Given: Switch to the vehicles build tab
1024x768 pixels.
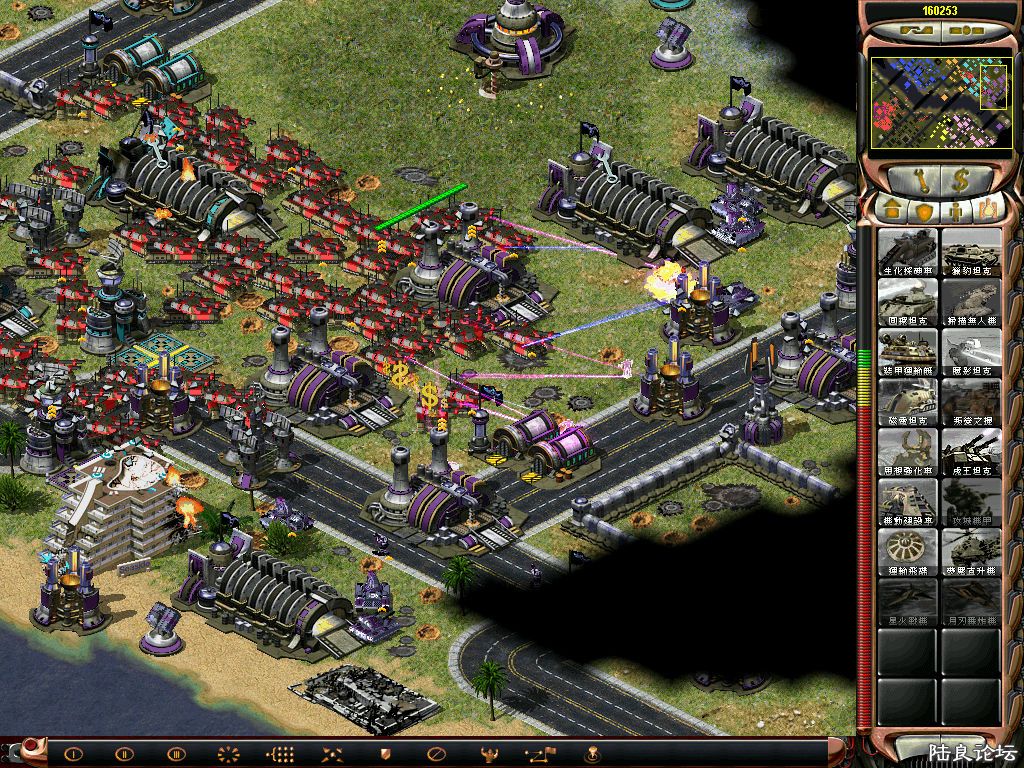Looking at the screenshot, I should pos(989,211).
